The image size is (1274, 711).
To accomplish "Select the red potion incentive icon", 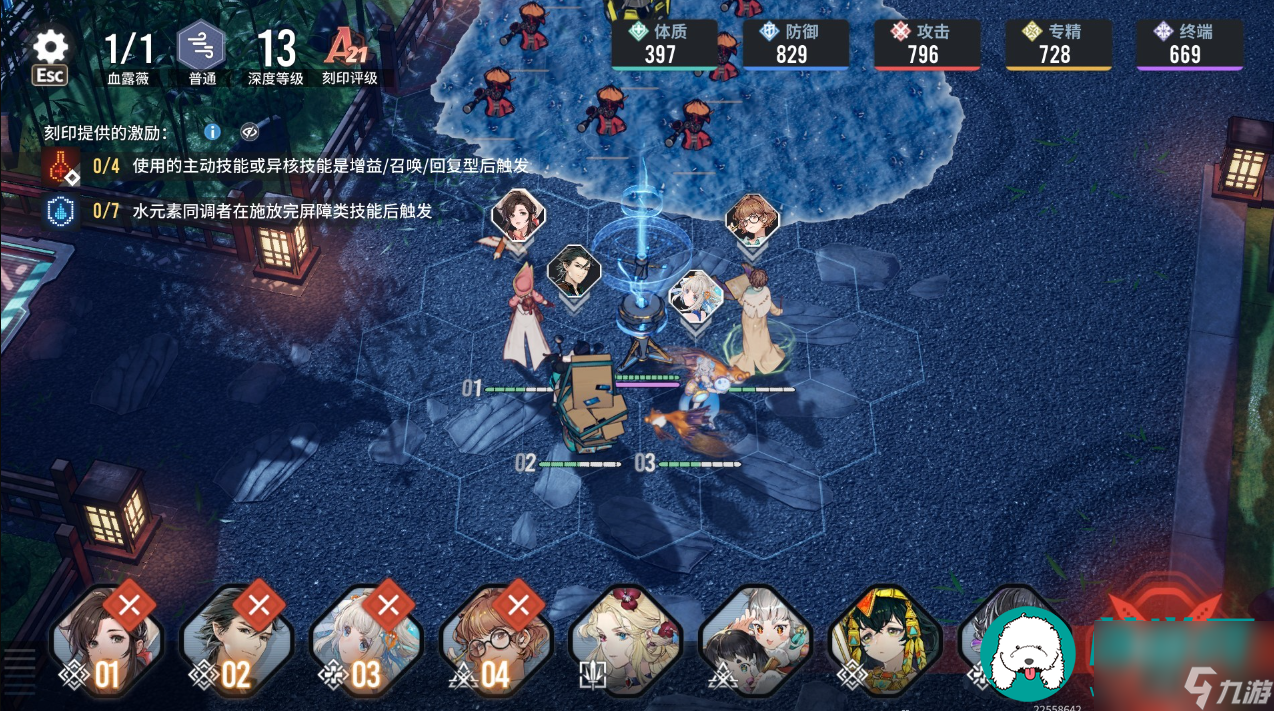I will tap(61, 166).
